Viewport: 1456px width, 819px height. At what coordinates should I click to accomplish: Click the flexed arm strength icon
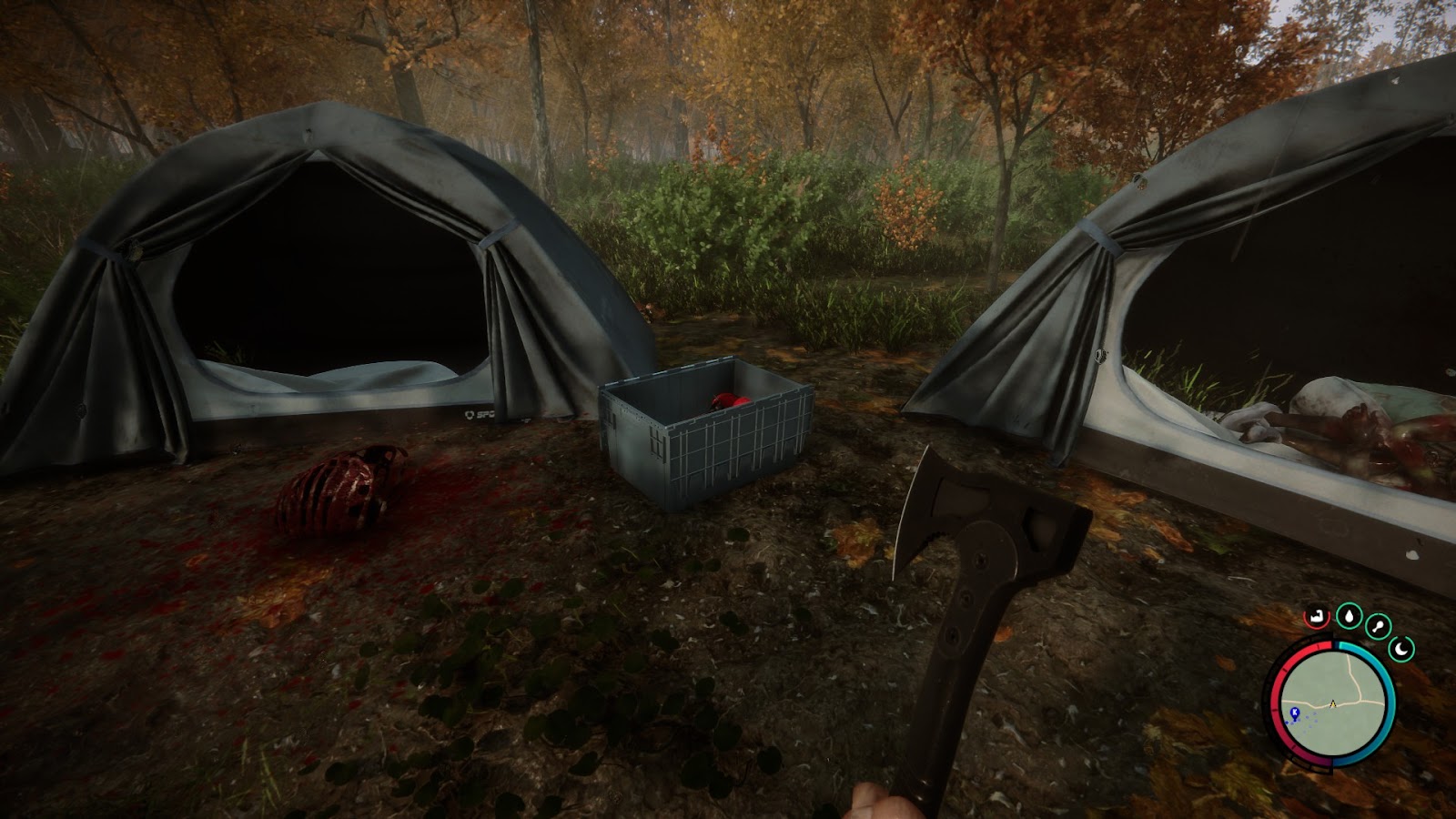pos(1315,616)
